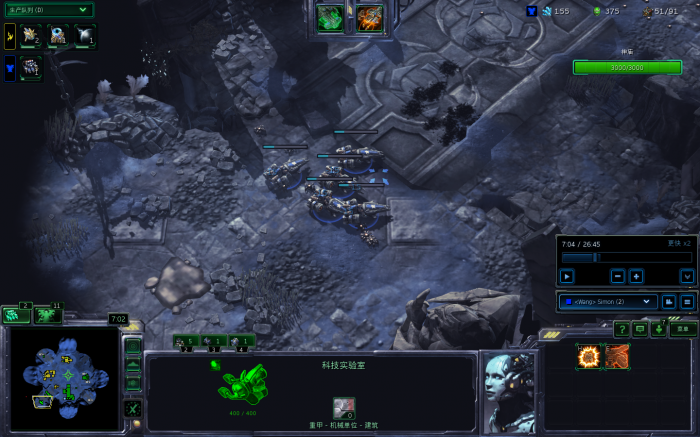Increase replay speed with the plus button

point(636,276)
